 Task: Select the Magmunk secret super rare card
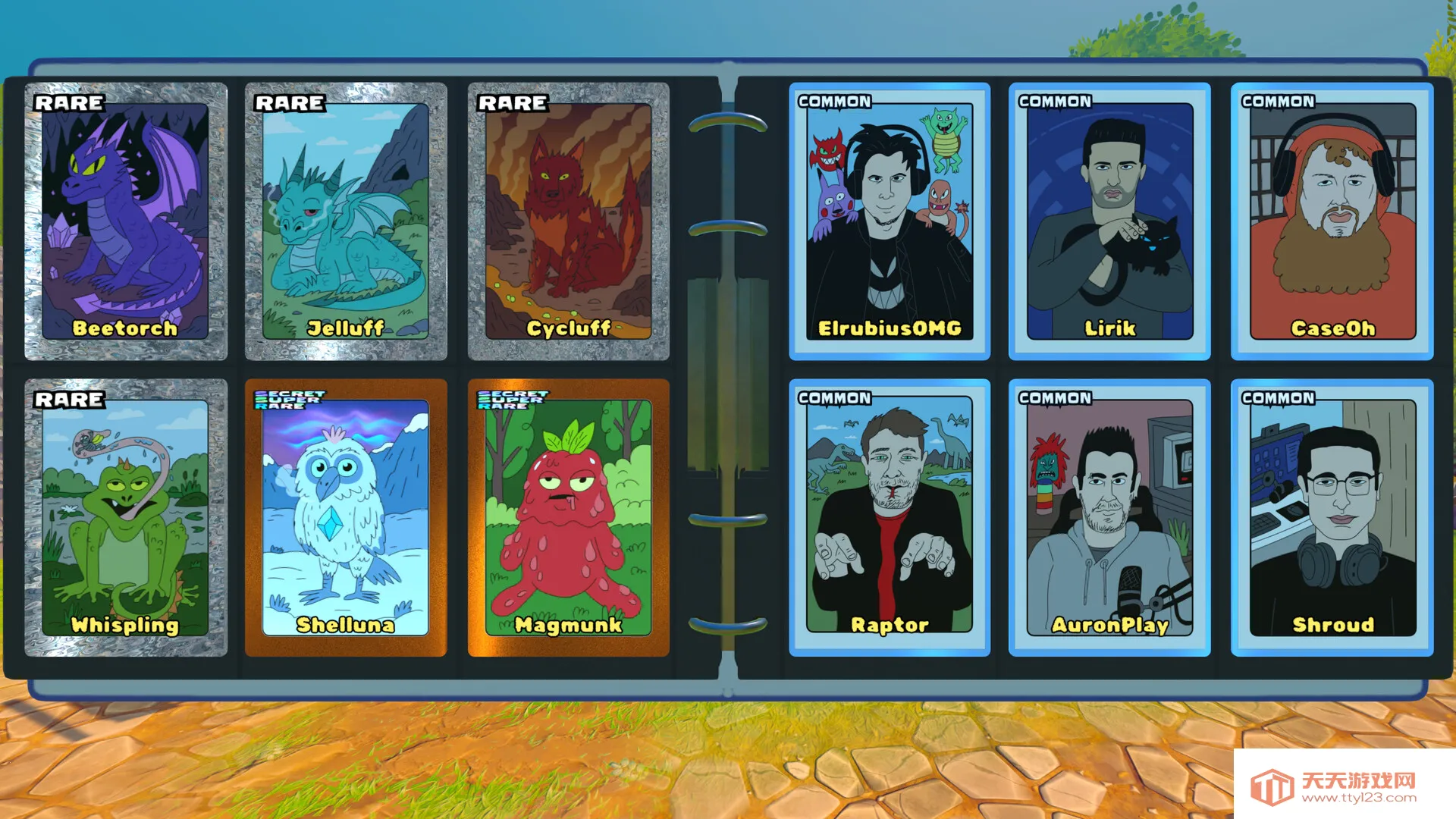569,517
